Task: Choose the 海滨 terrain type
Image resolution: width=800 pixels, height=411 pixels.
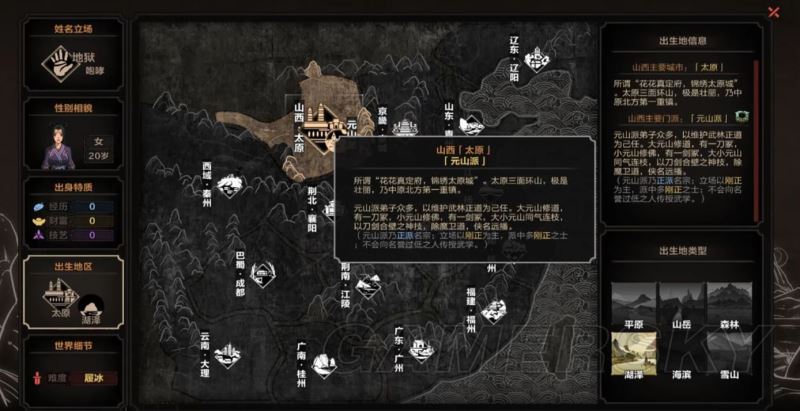Action: [x=681, y=355]
